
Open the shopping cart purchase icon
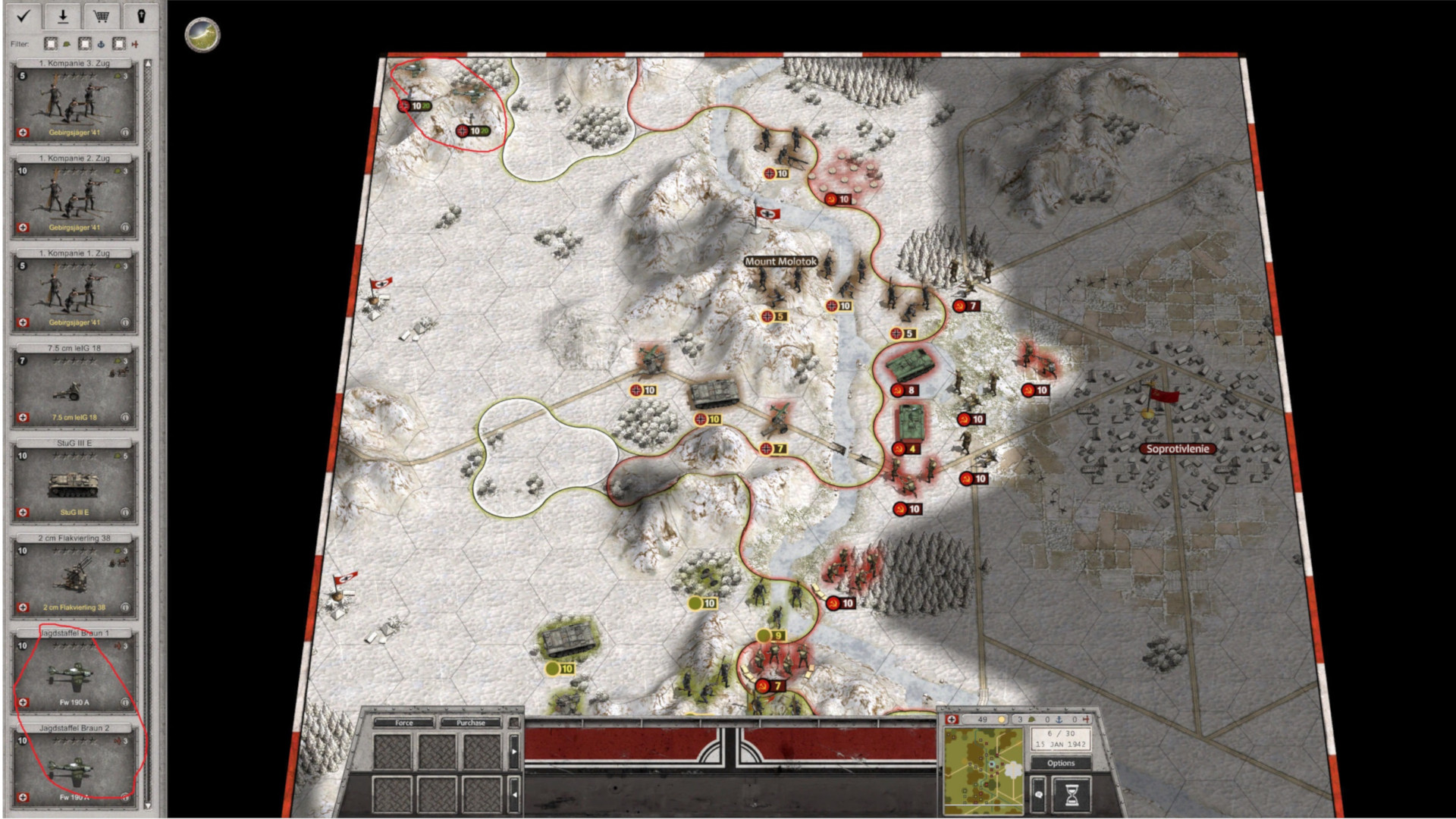click(x=101, y=17)
